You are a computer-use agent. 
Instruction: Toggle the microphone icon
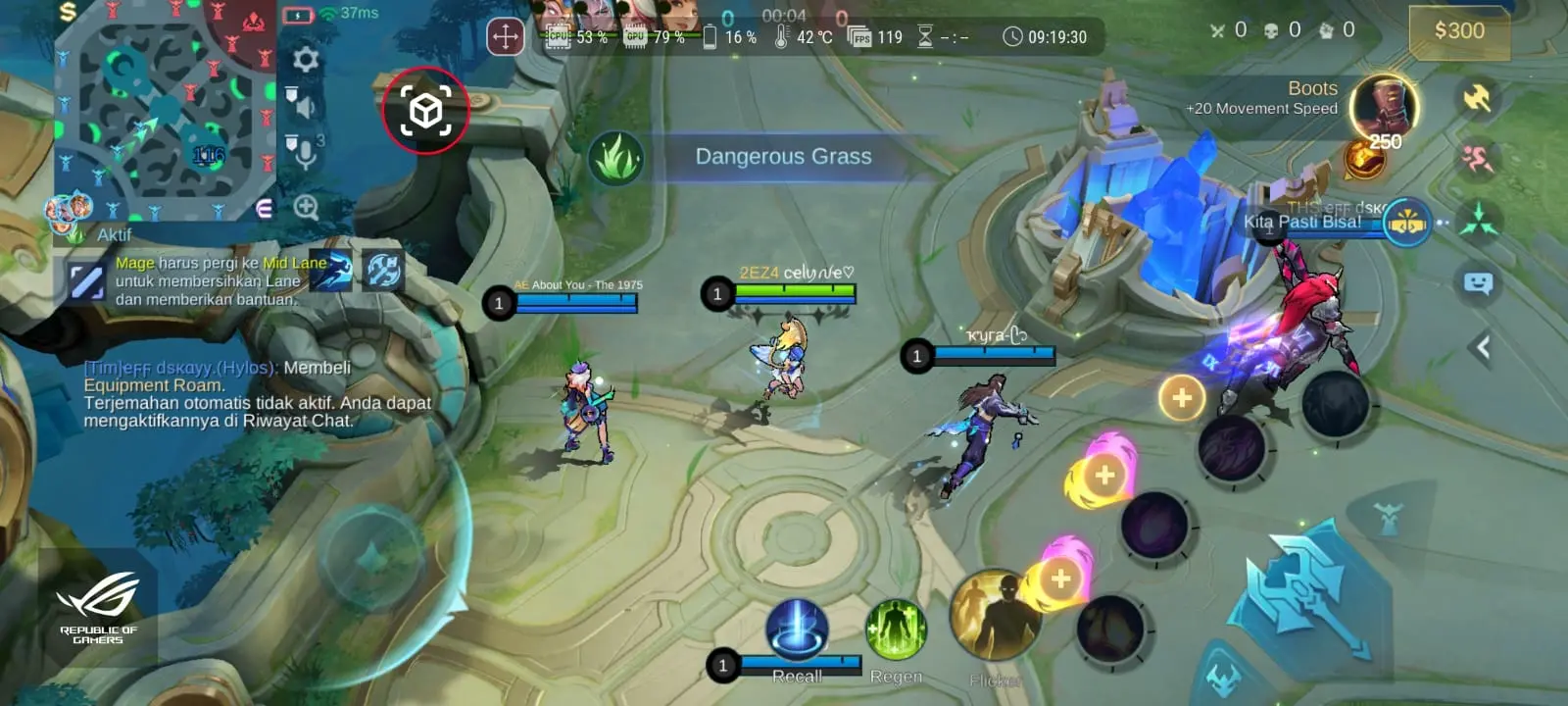pyautogui.click(x=303, y=152)
